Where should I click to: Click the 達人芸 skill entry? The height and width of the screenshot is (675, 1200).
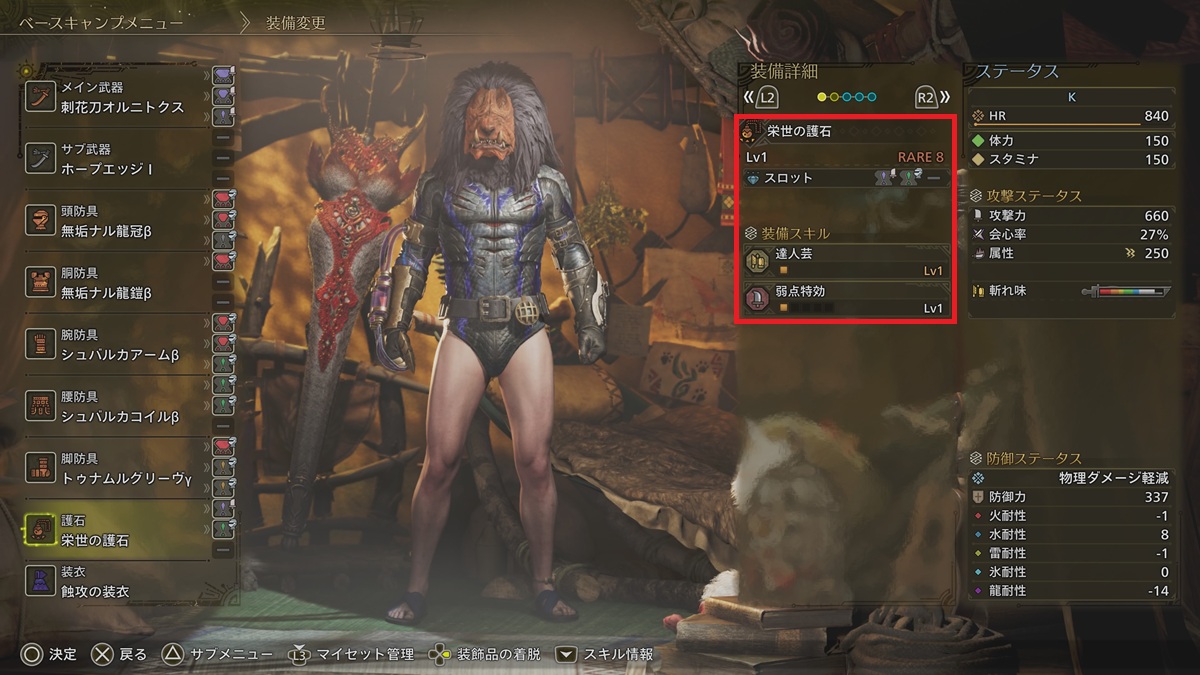(845, 262)
